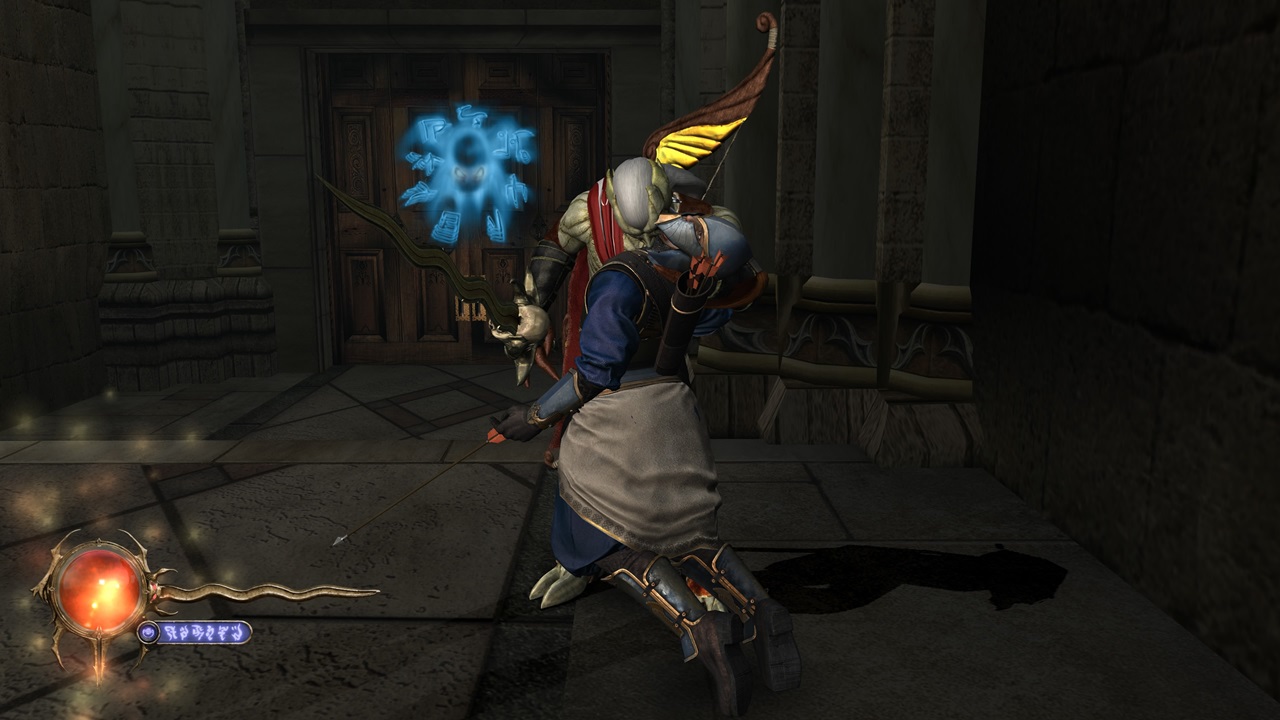Click the cross-shaped rune on the sigil's right
The image size is (1280, 720).
[517, 191]
